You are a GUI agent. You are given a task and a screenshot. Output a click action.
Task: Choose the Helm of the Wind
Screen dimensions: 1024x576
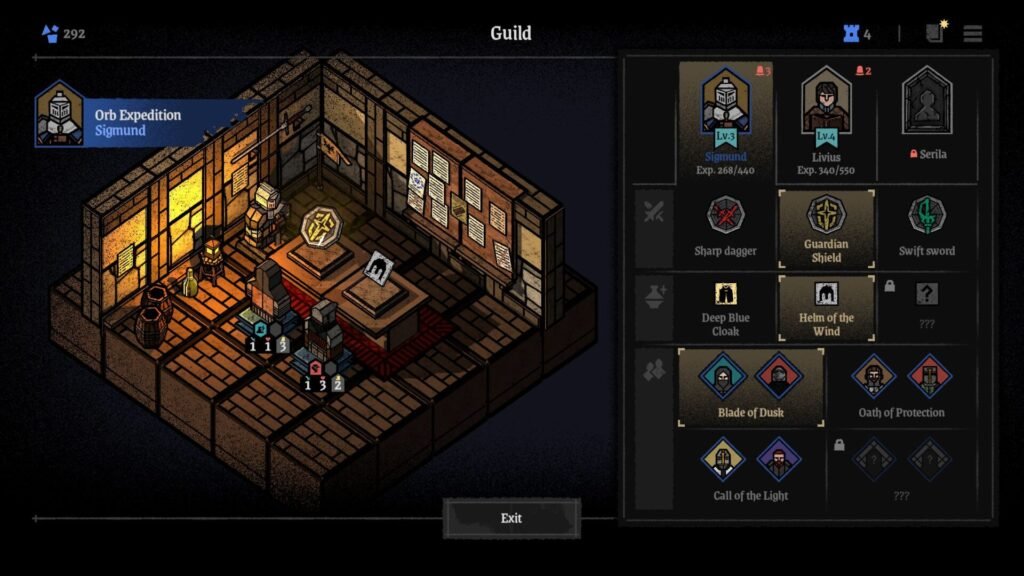tap(827, 308)
